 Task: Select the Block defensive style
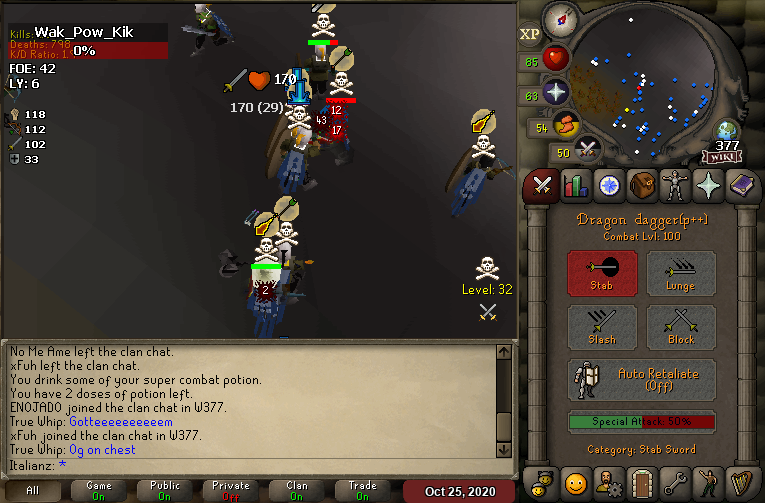coord(680,327)
